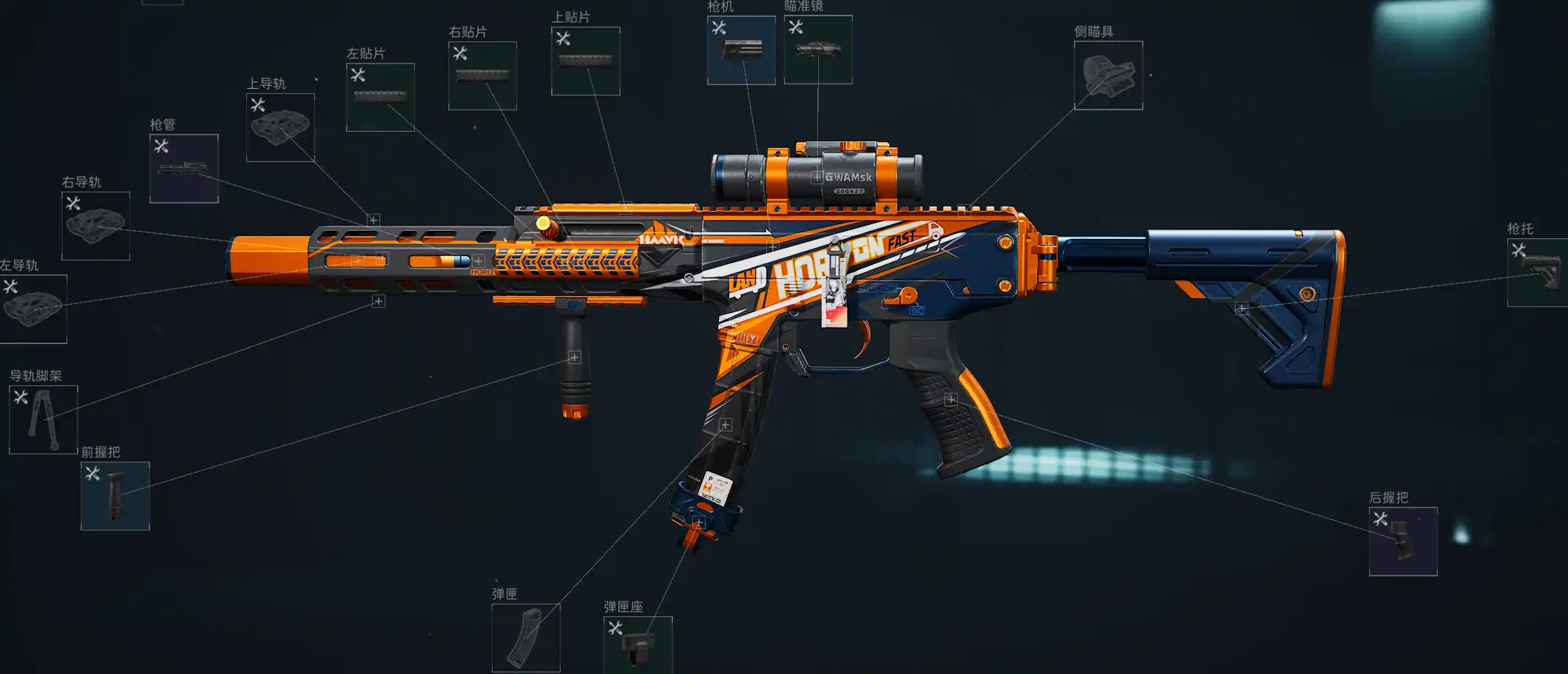Choose the 枪托 stock slot
Image resolution: width=1568 pixels, height=674 pixels.
pyautogui.click(x=1538, y=272)
